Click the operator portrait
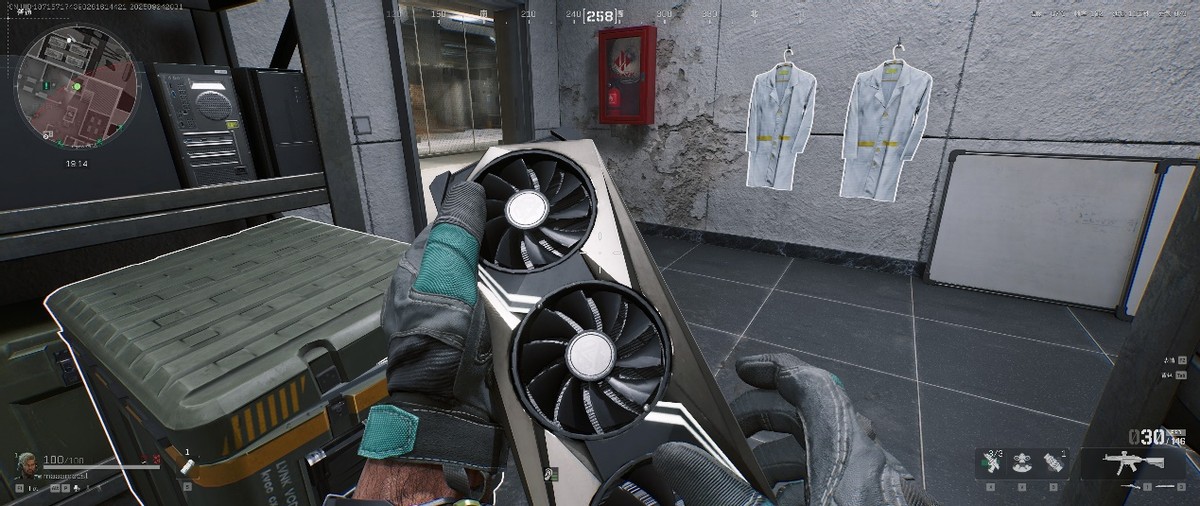Viewport: 1200px width, 506px height. click(x=26, y=463)
